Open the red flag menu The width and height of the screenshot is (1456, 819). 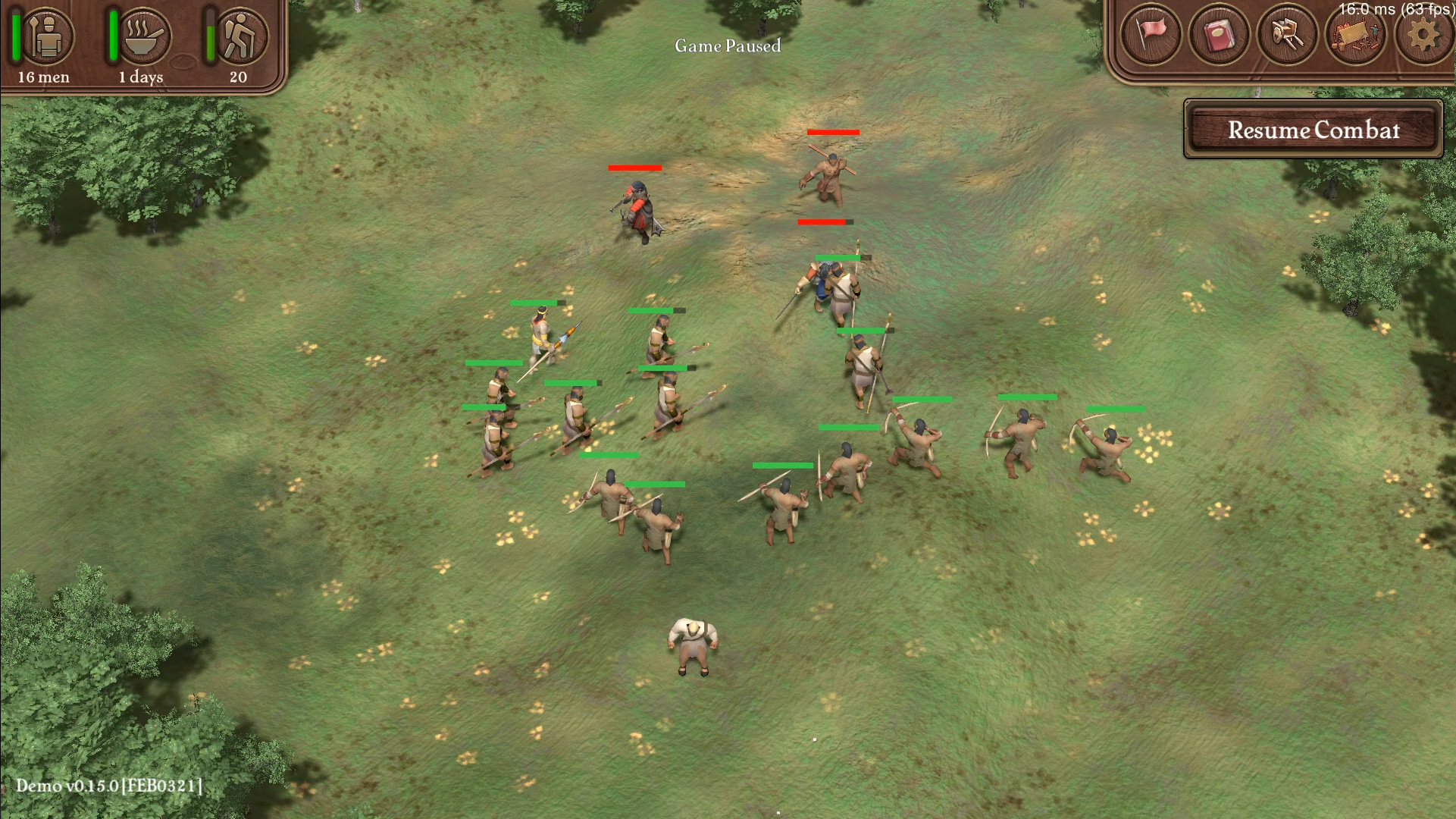click(x=1151, y=34)
